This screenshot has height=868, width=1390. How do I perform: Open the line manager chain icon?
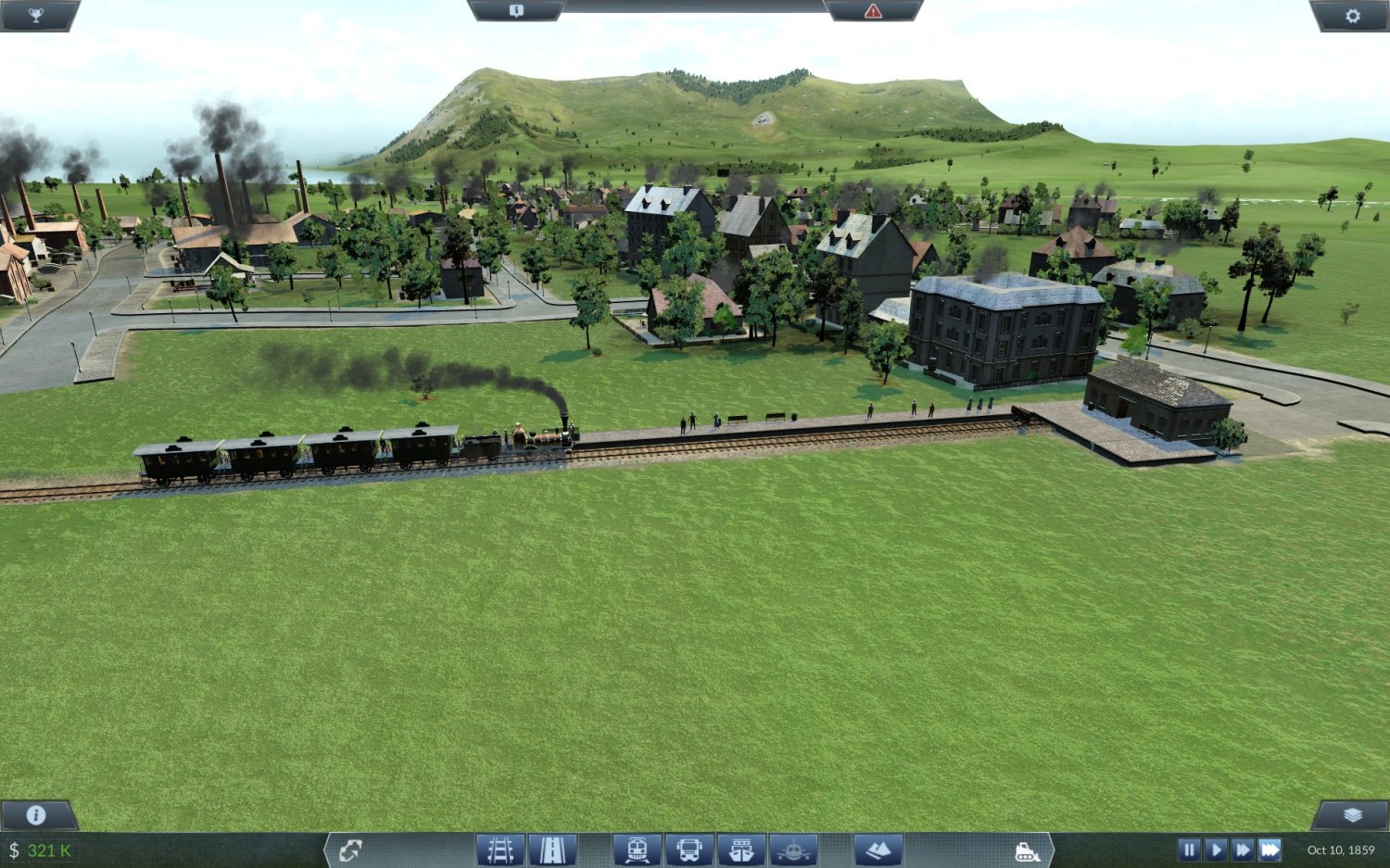(350, 849)
